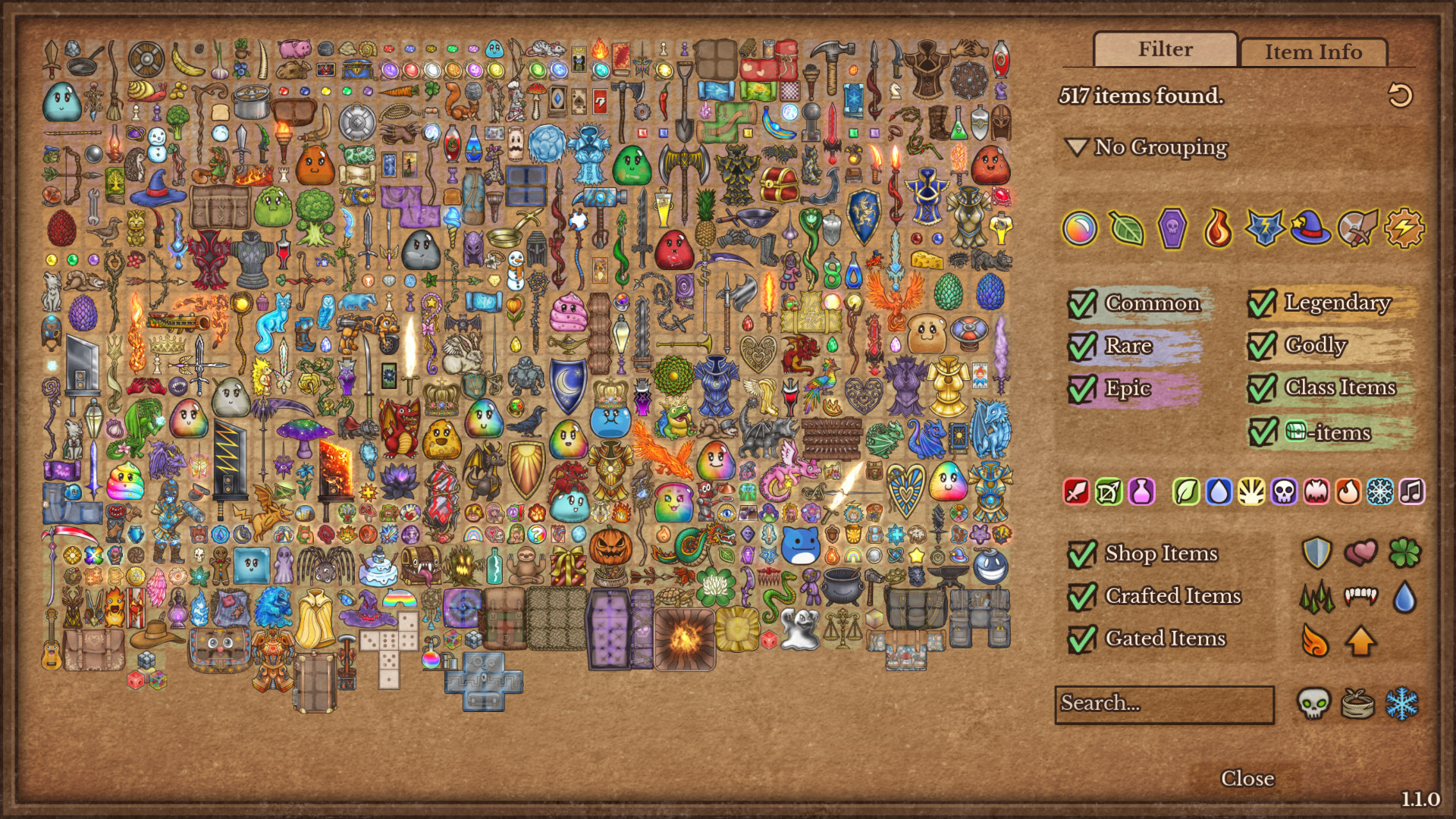
Task: Toggle the Shop Items checkbox
Action: pos(1082,554)
